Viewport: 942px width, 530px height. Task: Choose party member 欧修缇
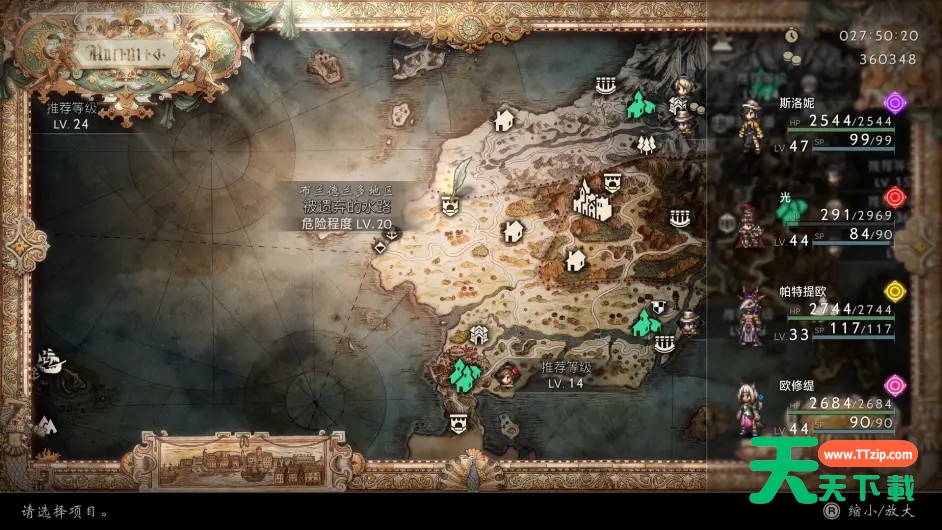750,406
